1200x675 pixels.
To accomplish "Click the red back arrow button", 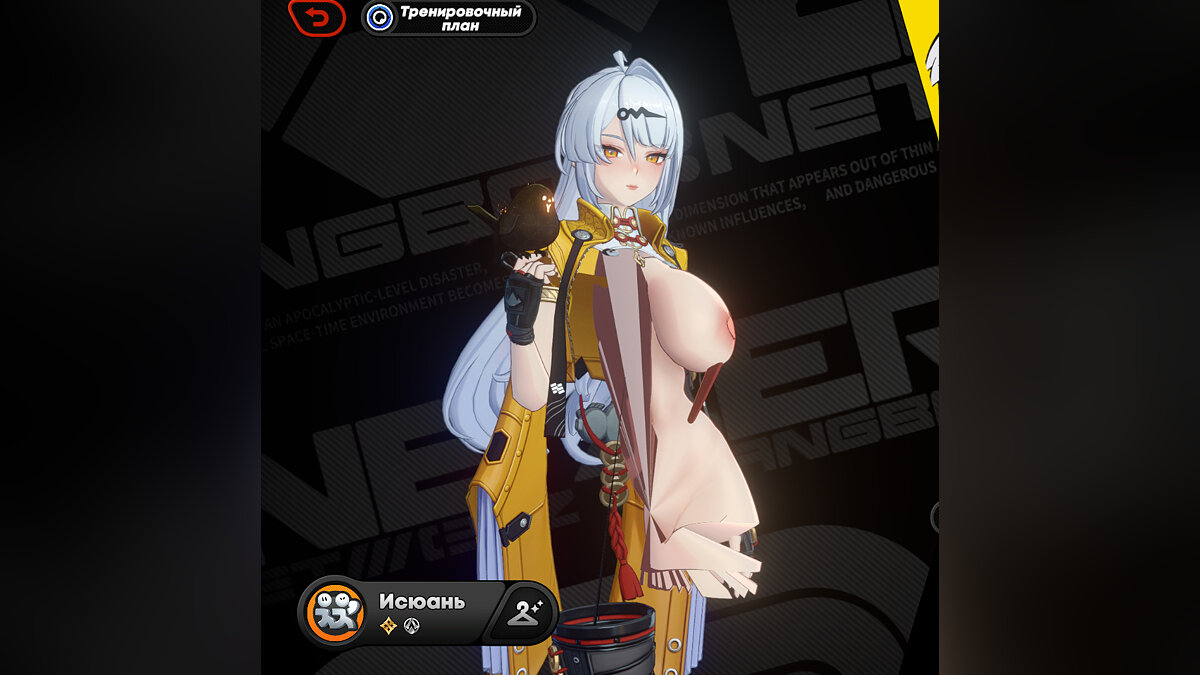I will [x=317, y=17].
